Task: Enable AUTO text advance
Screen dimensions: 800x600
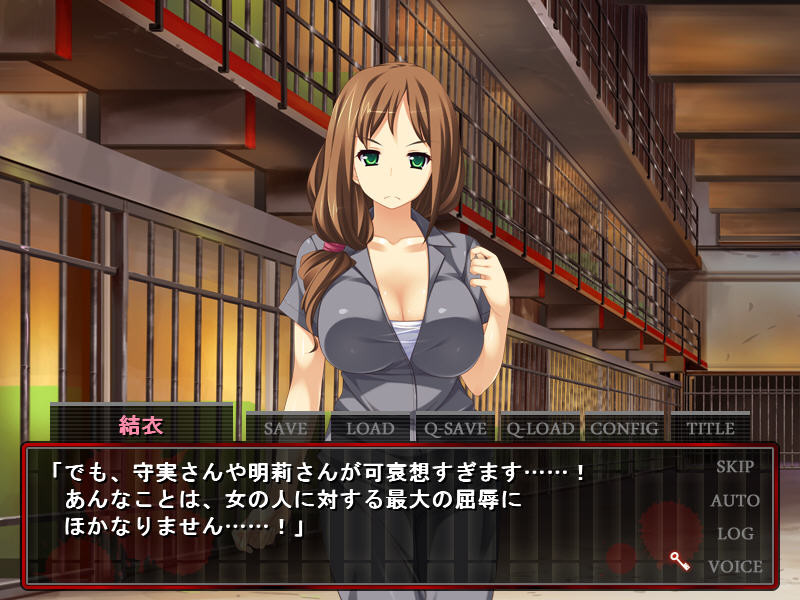Action: pyautogui.click(x=735, y=500)
